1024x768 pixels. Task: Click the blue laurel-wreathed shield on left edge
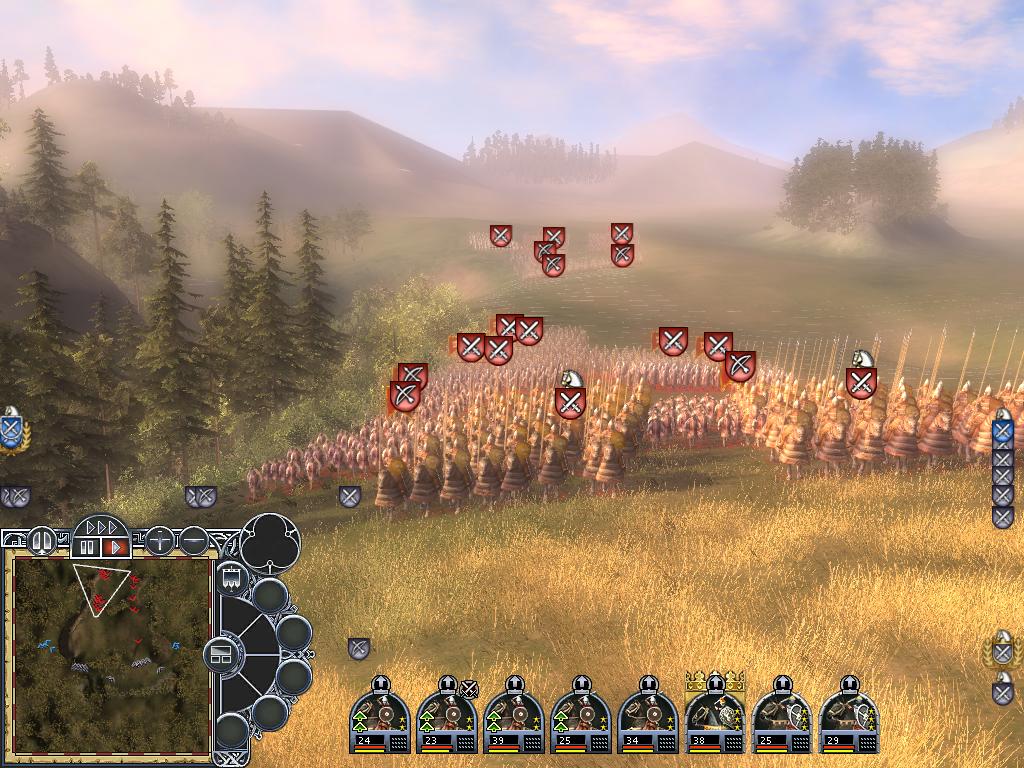[11, 432]
